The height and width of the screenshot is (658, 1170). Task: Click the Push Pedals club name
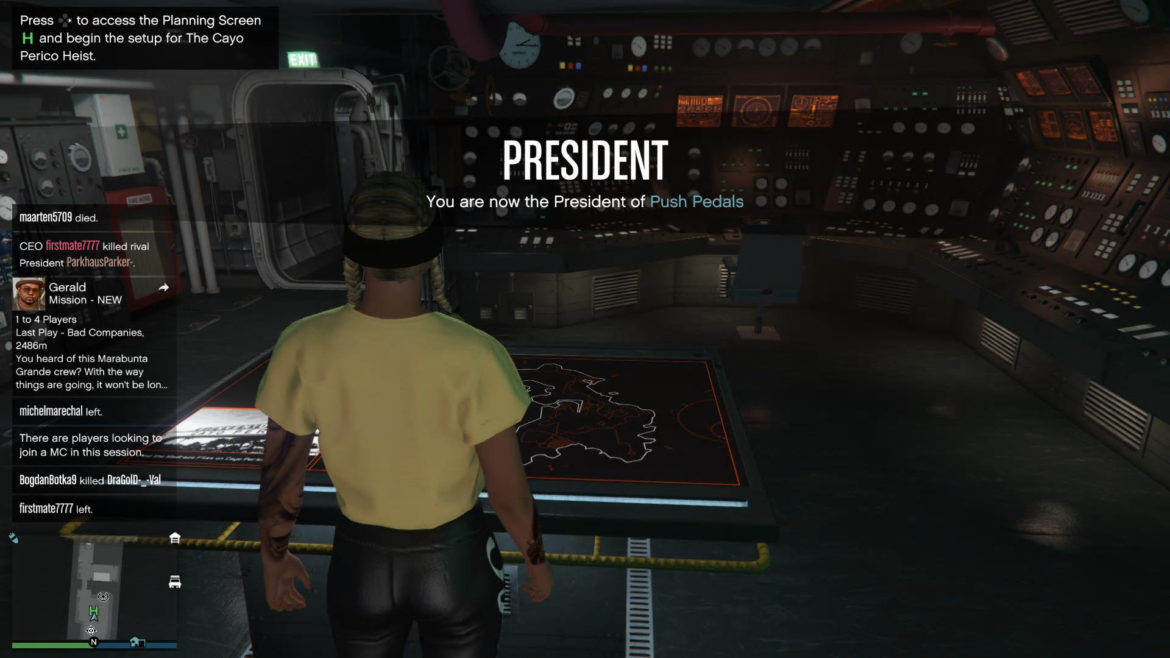pyautogui.click(x=696, y=201)
